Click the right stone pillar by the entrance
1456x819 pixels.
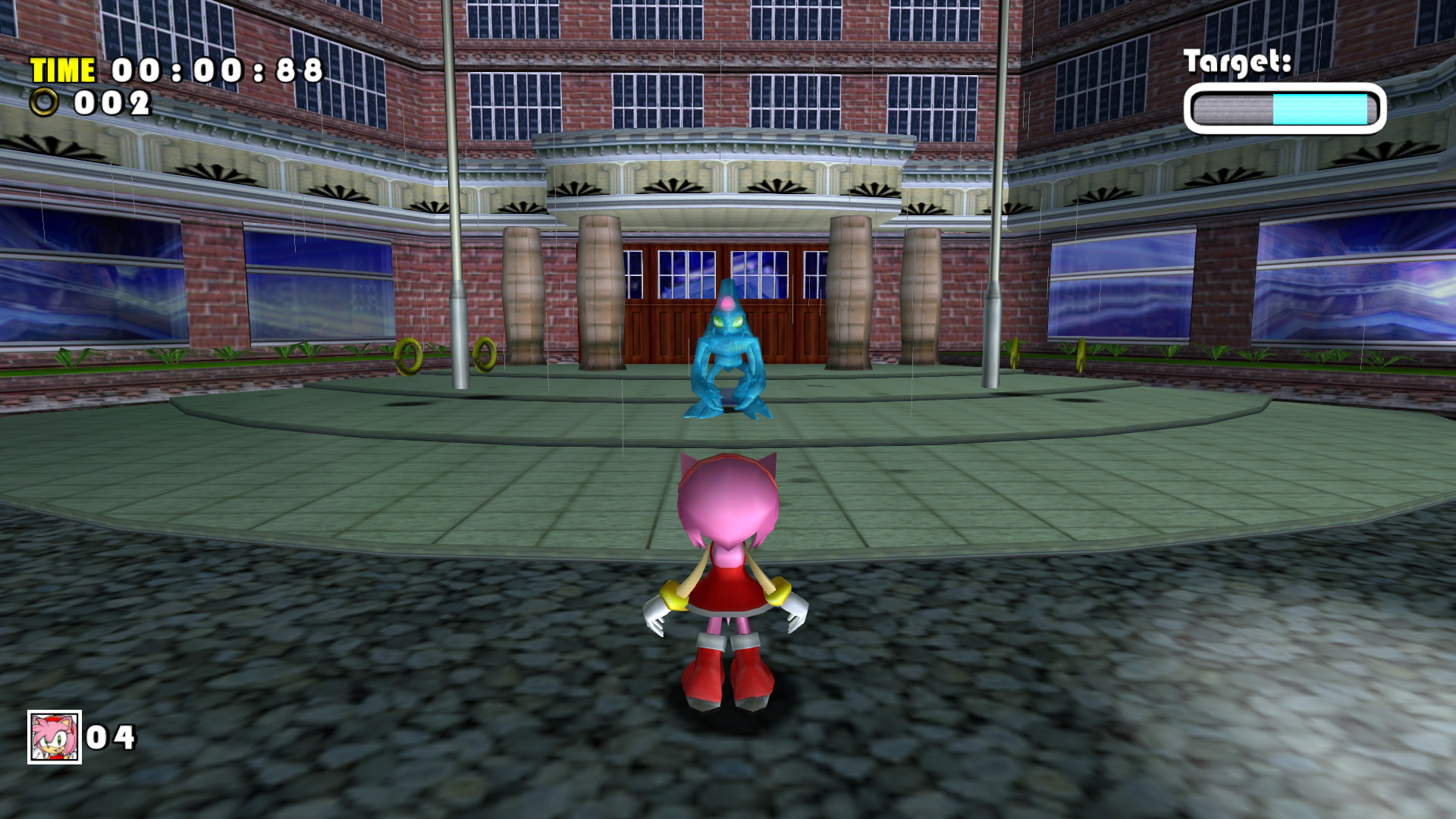coord(849,296)
